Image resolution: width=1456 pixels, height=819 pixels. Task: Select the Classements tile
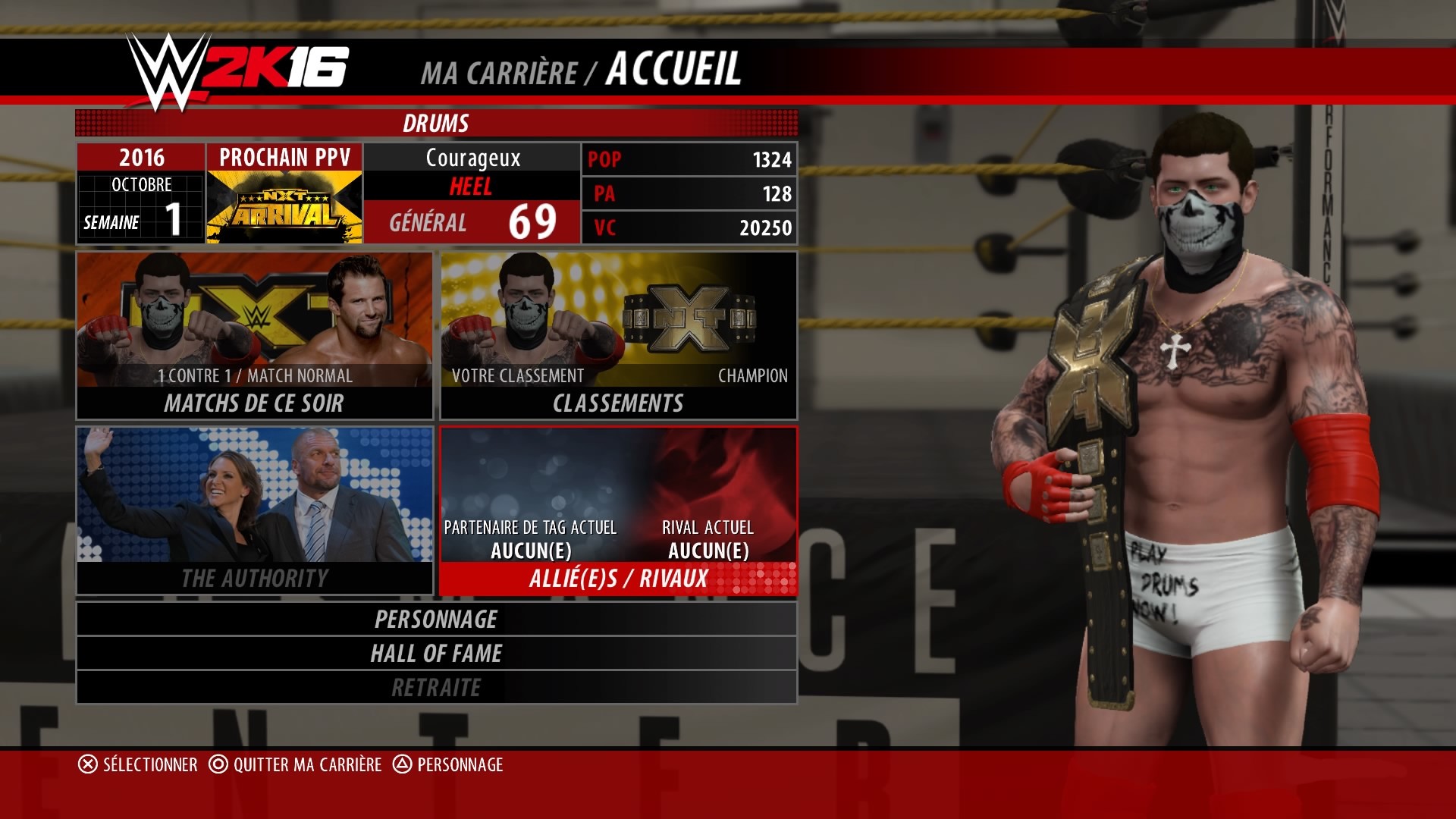pyautogui.click(x=618, y=336)
